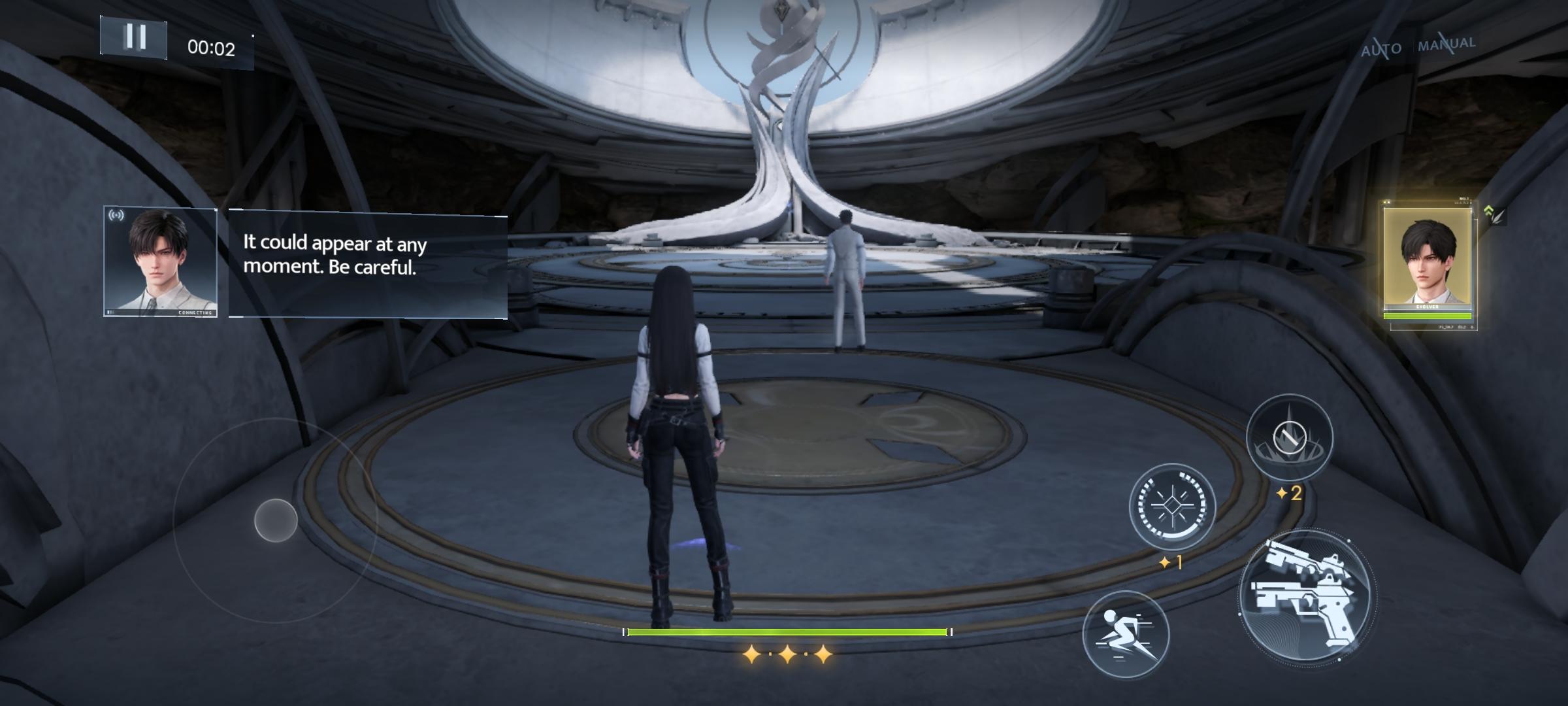This screenshot has width=1568, height=706.
Task: Switch to MANUAL combat mode
Action: (x=1446, y=44)
